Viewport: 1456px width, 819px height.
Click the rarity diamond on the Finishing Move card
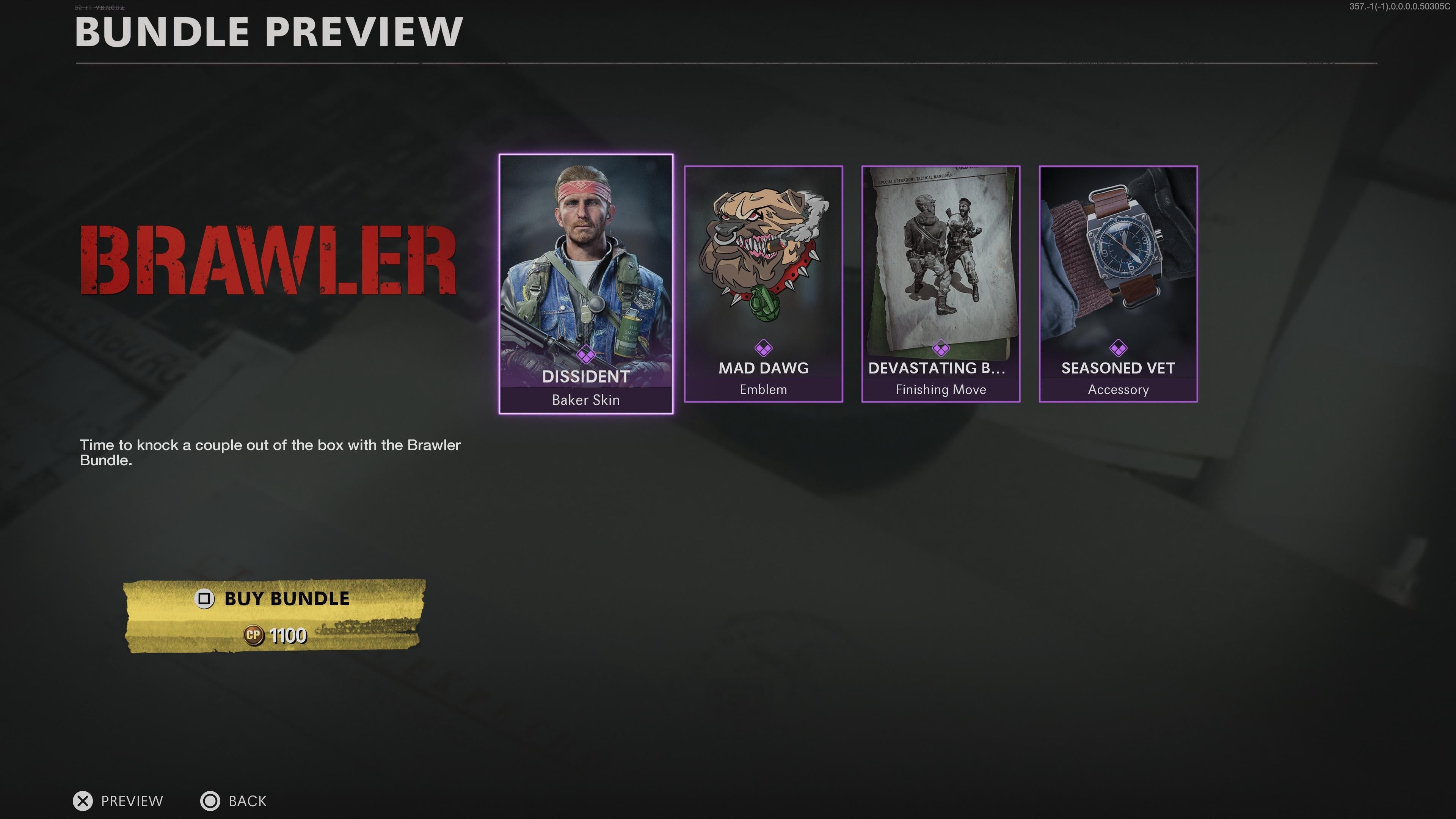pyautogui.click(x=940, y=348)
